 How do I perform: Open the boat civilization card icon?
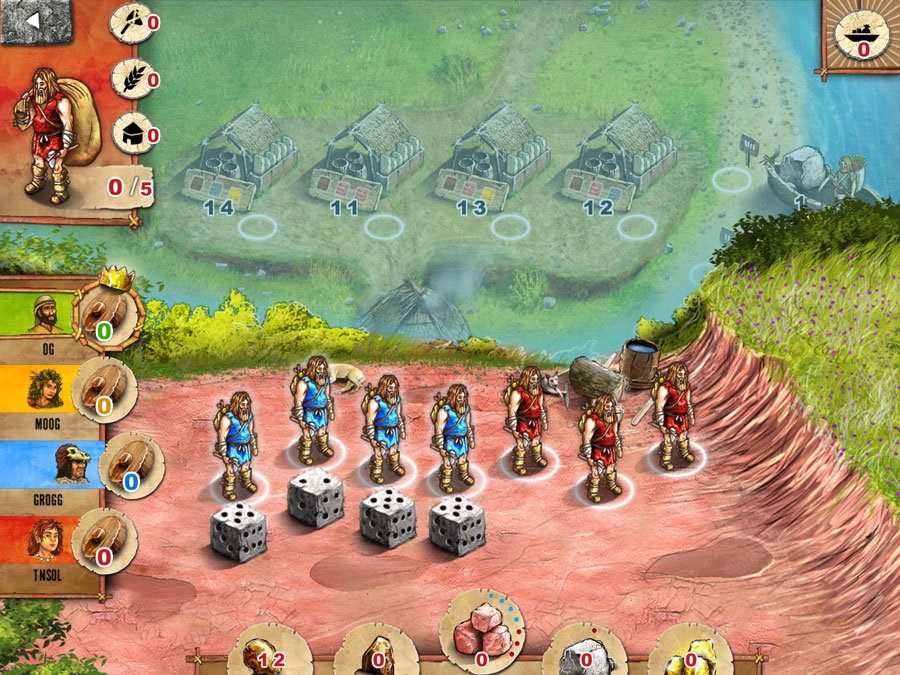pos(861,32)
